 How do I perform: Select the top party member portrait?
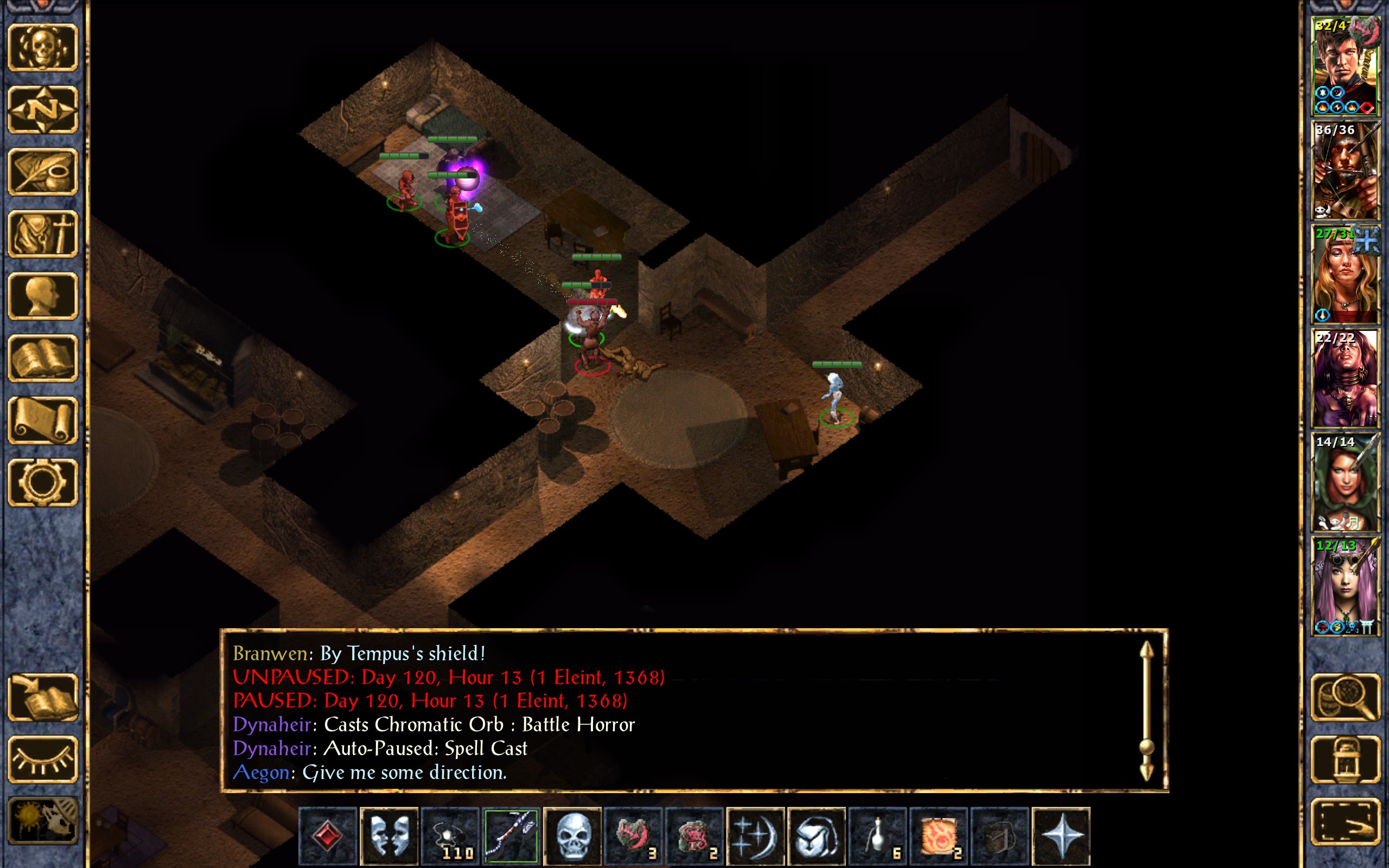click(x=1345, y=66)
